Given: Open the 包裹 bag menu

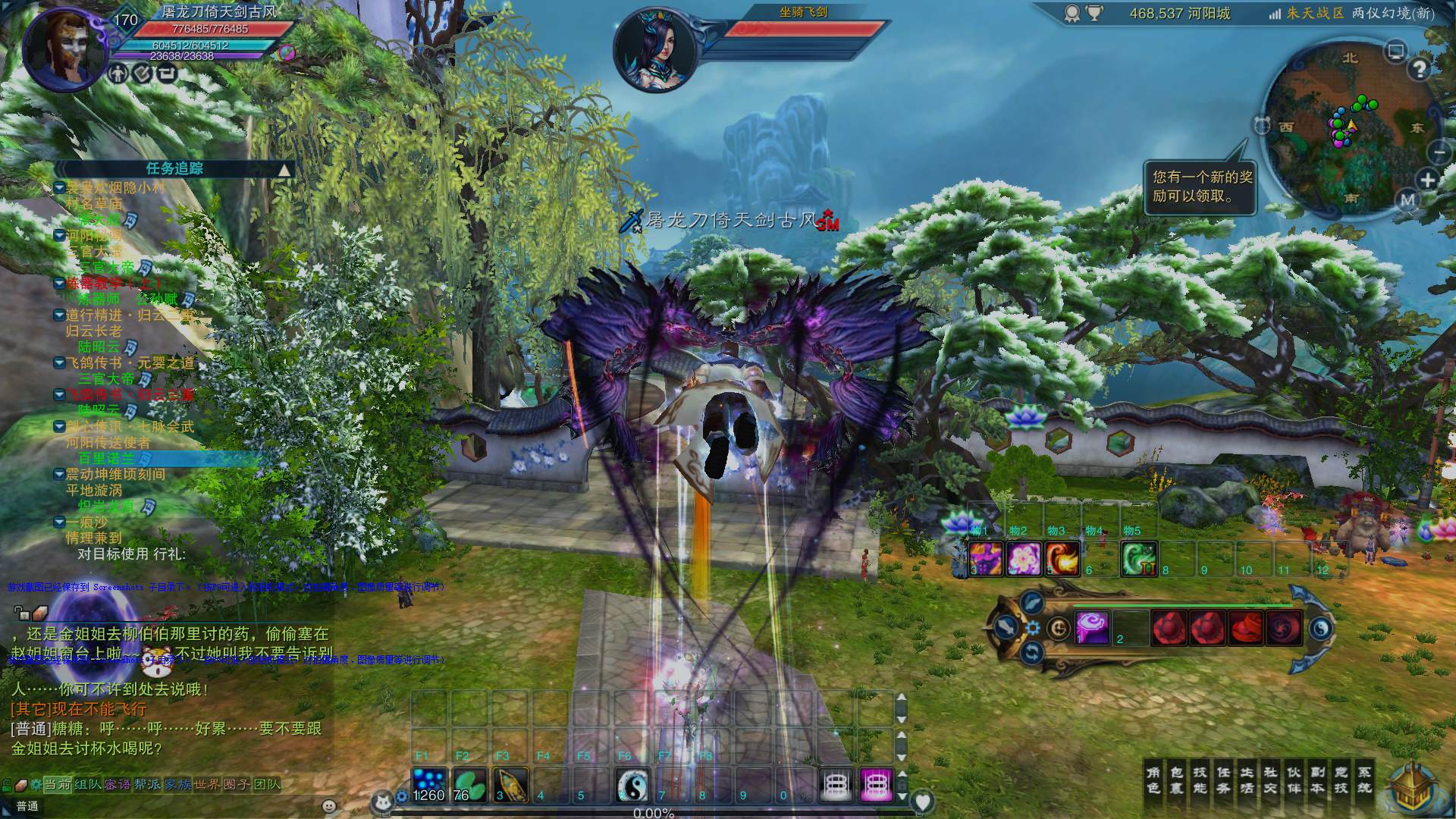Looking at the screenshot, I should point(1177,780).
